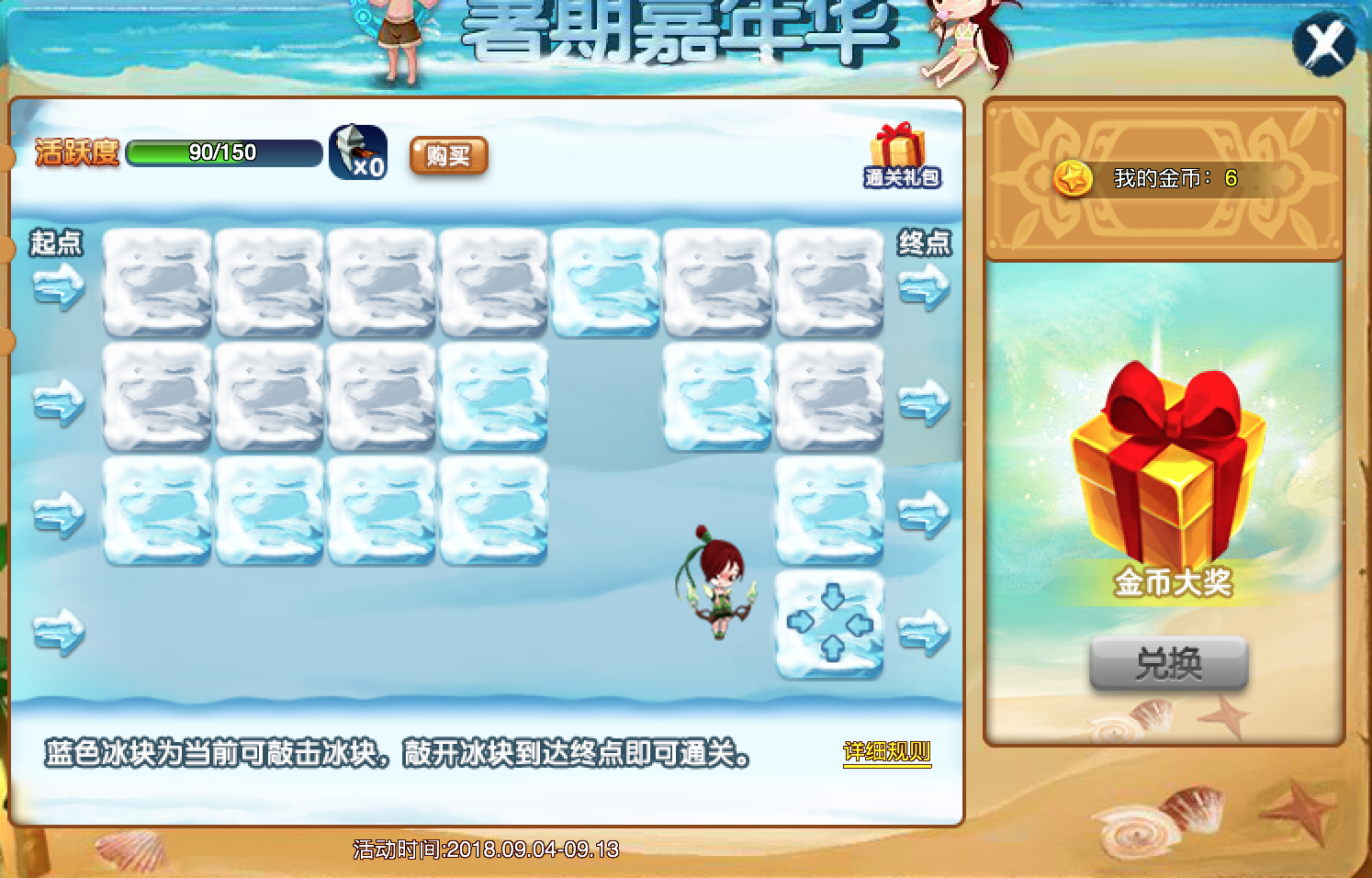Click the 兑换 exchange button
1372x878 pixels.
pyautogui.click(x=1168, y=663)
